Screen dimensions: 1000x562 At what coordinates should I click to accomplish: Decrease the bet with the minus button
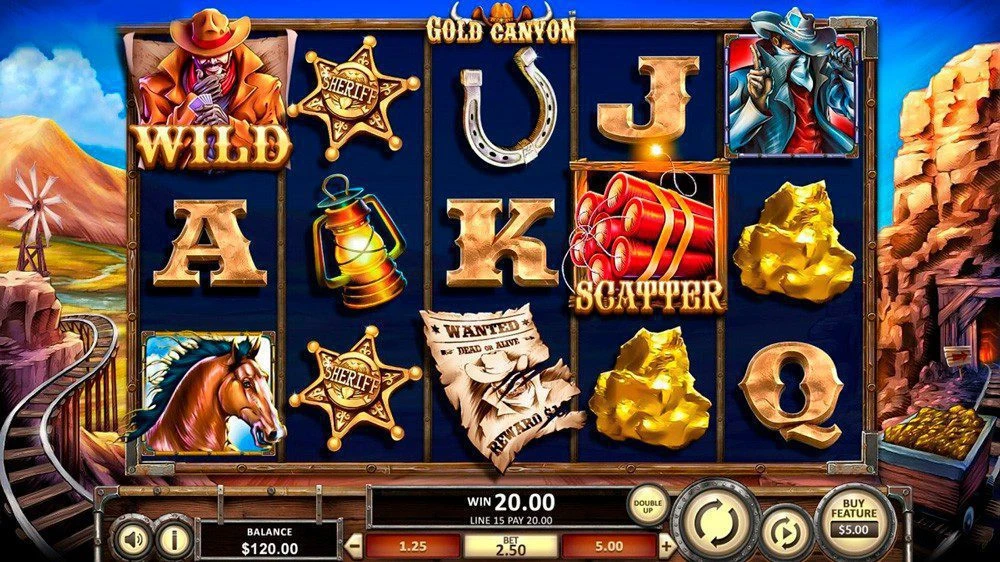coord(353,546)
